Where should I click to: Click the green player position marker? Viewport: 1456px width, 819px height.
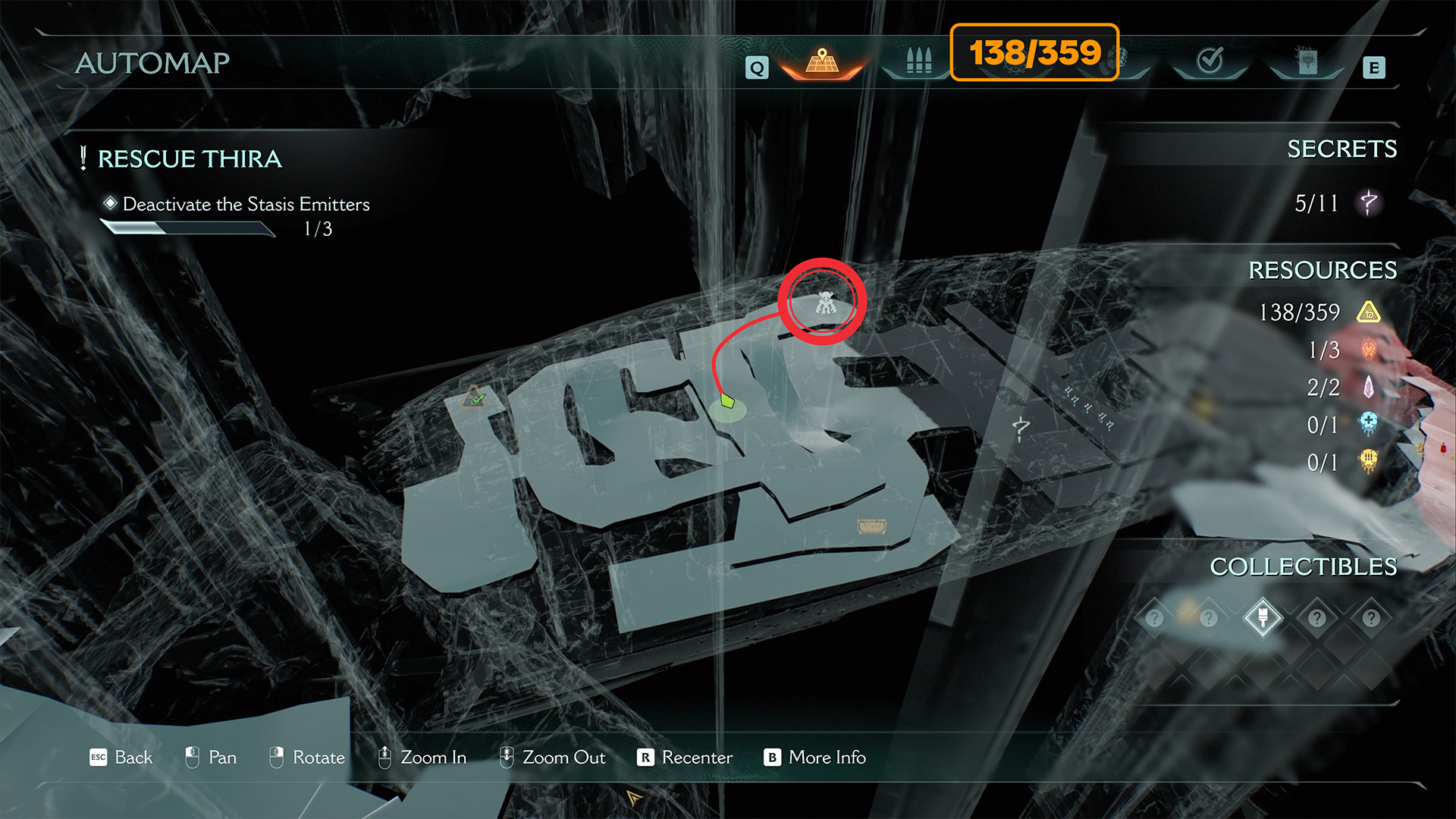(x=727, y=400)
